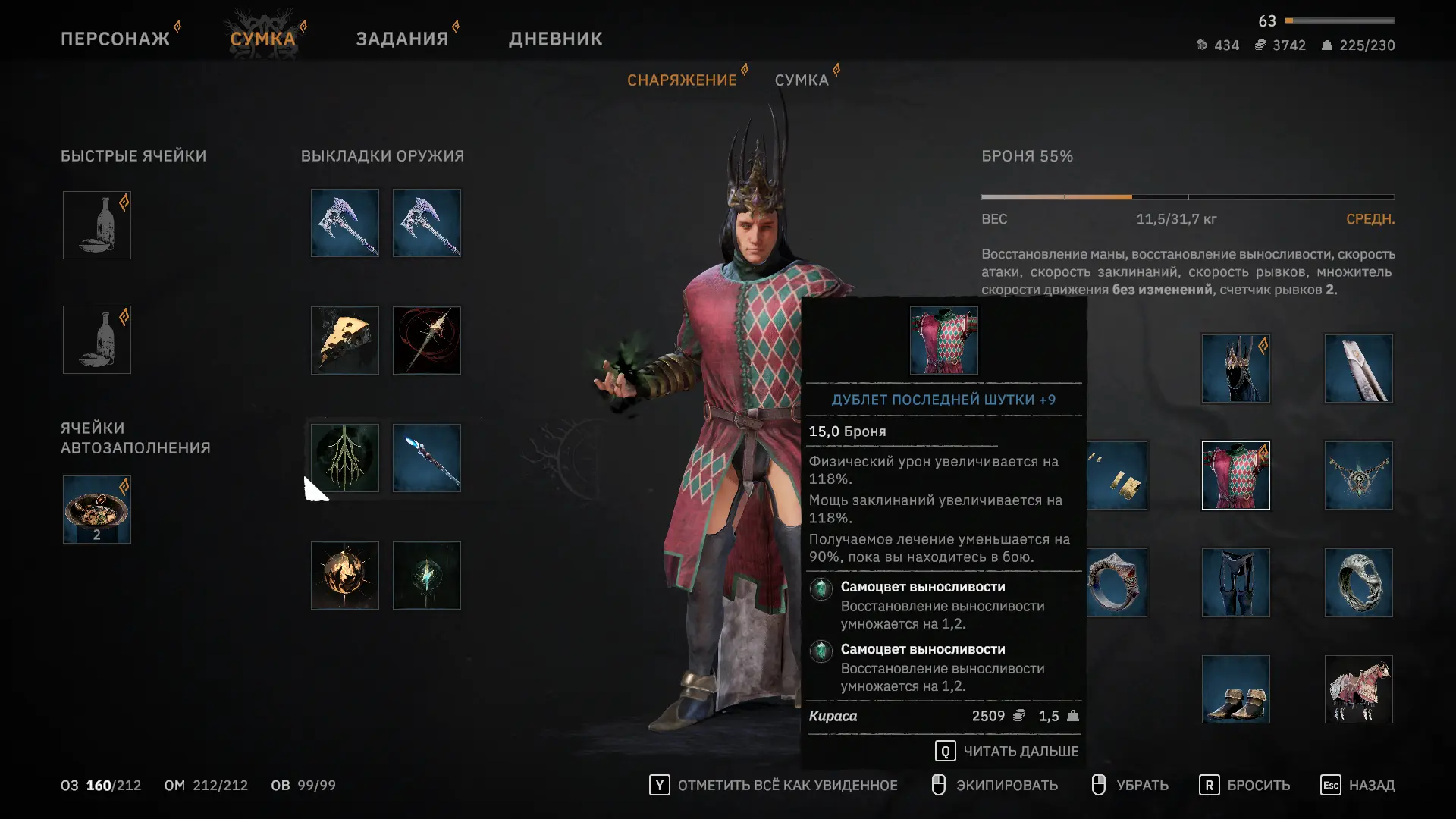Choose the green root spell slot
The height and width of the screenshot is (819, 1456).
345,458
